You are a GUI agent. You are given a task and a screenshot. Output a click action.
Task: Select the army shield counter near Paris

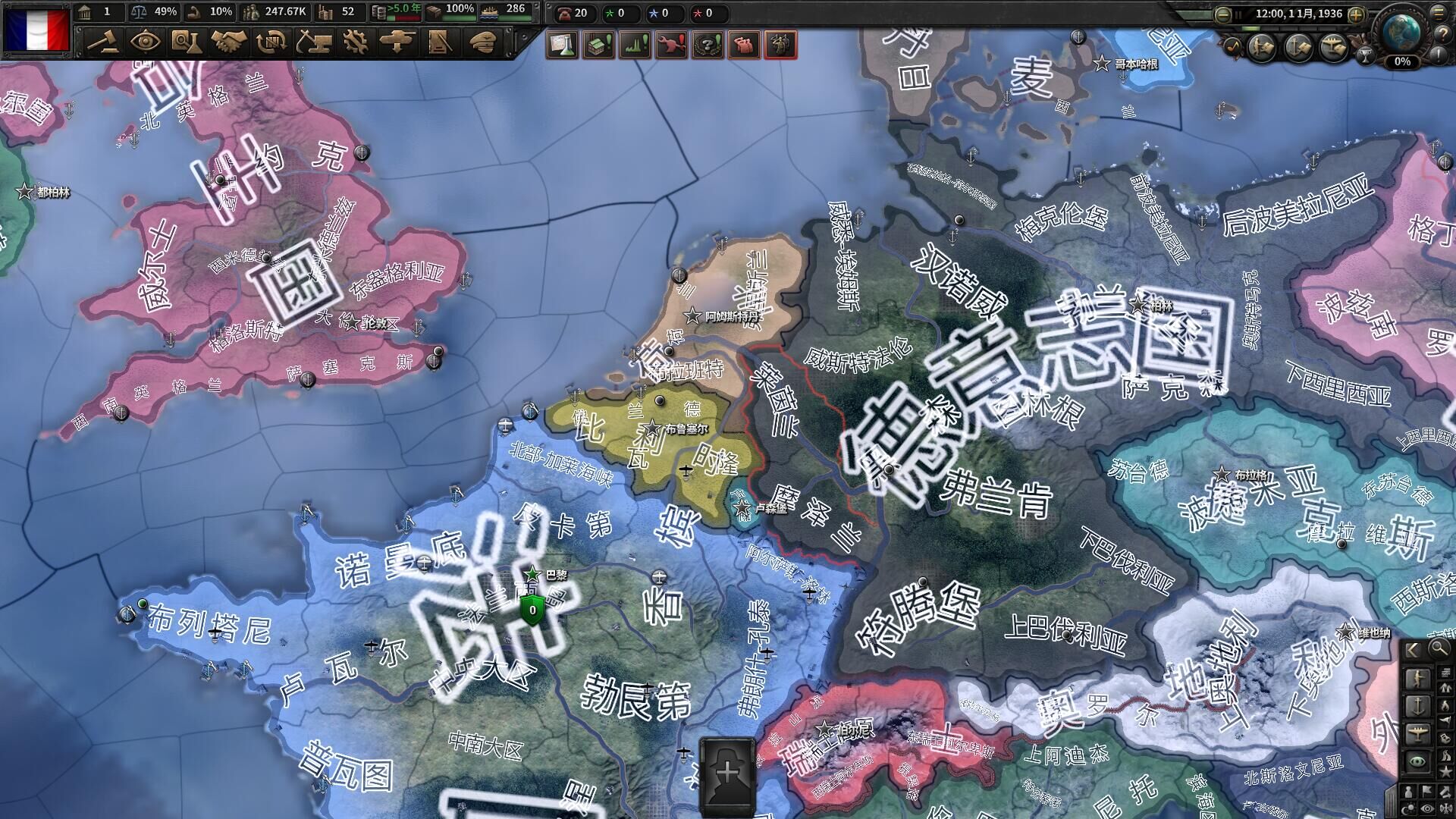531,609
